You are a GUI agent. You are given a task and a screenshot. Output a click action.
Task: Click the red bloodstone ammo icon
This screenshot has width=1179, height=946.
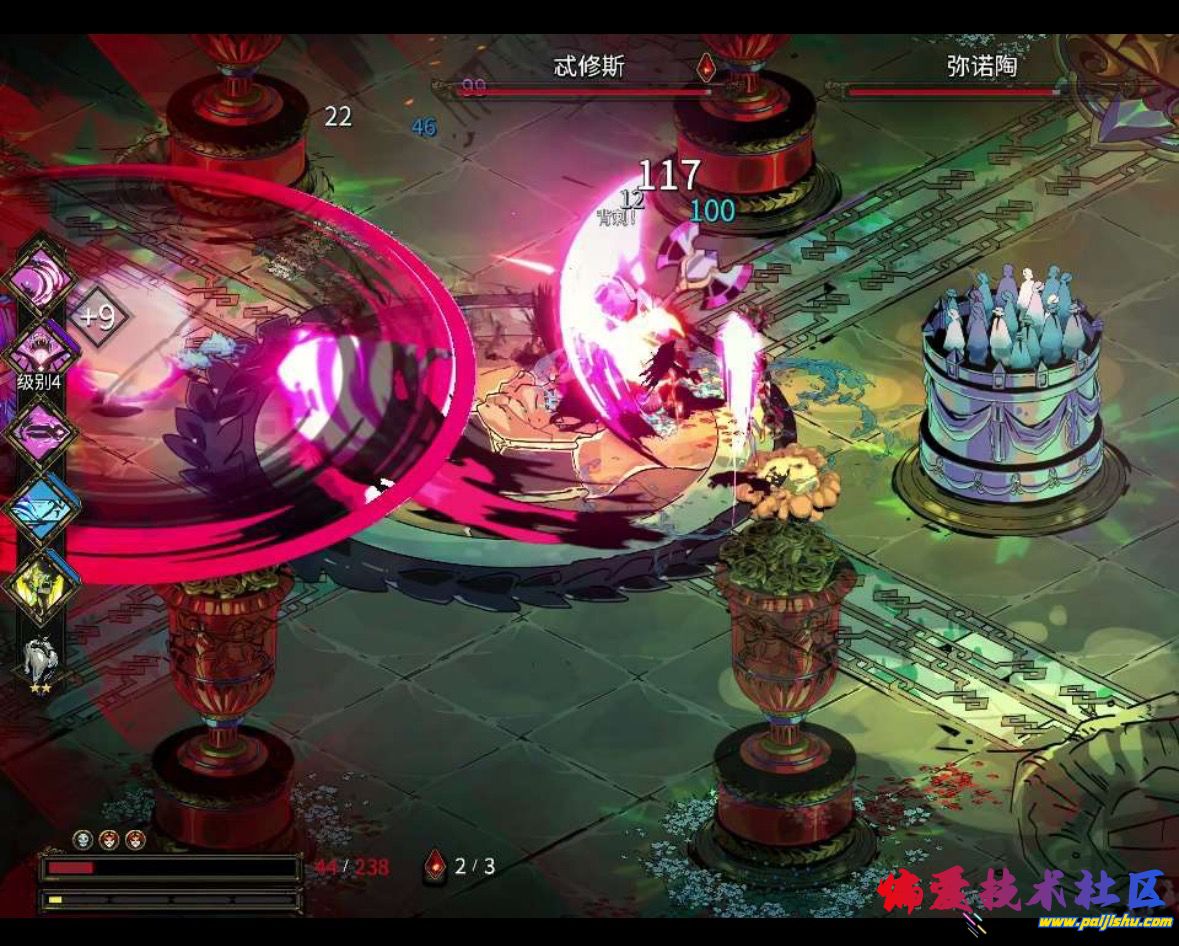435,865
